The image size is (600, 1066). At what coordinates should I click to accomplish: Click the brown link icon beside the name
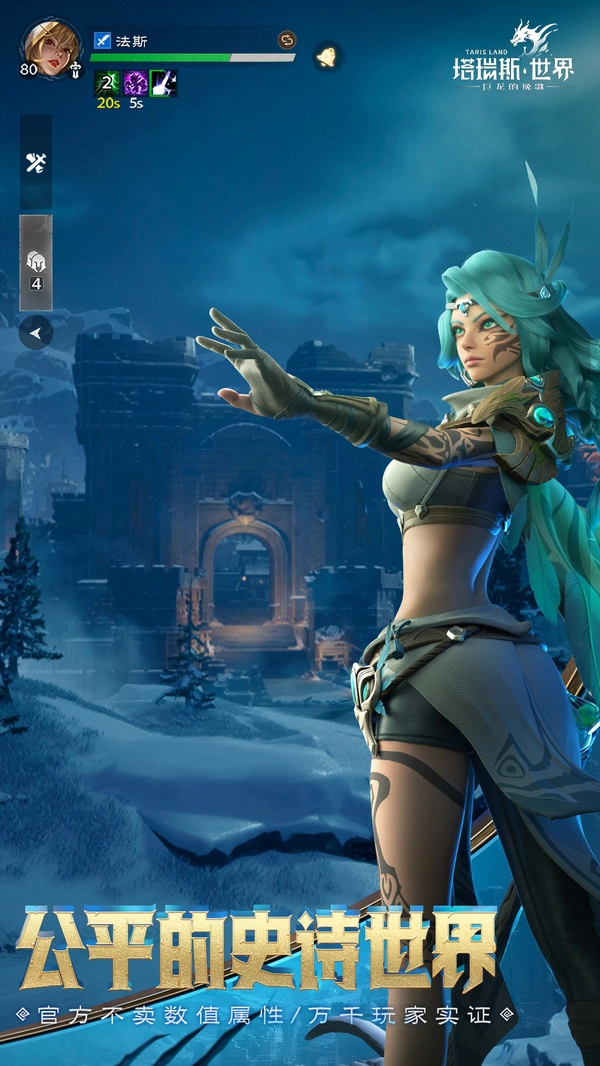point(287,40)
